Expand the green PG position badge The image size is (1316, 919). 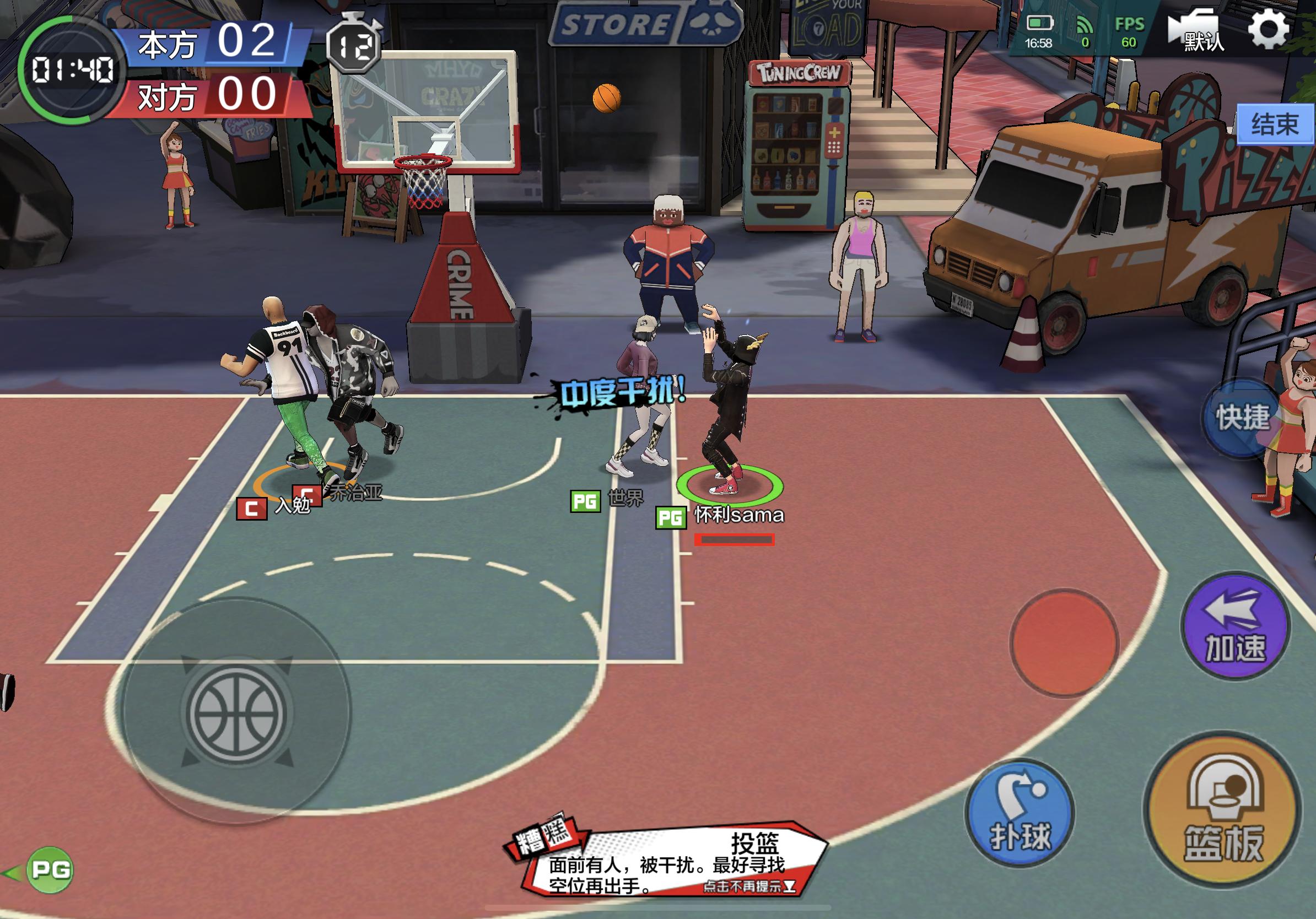tap(51, 870)
